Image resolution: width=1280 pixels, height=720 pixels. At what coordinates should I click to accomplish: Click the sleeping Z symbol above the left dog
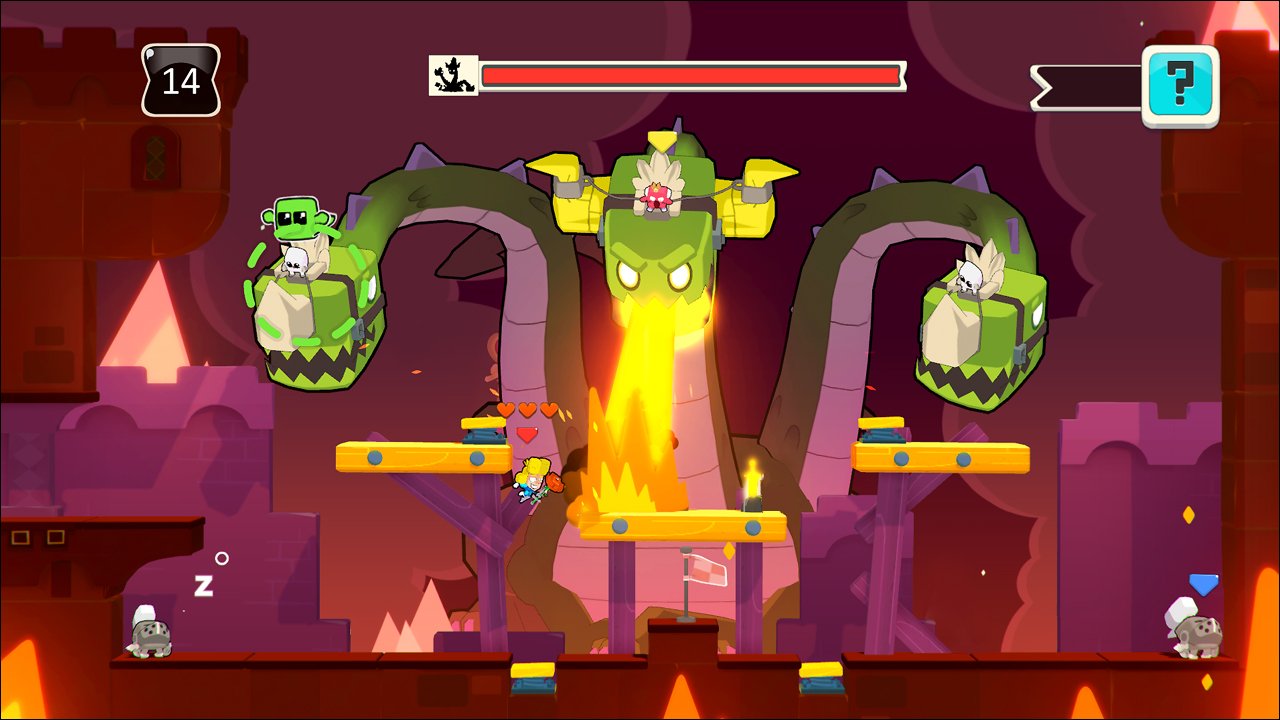(203, 586)
